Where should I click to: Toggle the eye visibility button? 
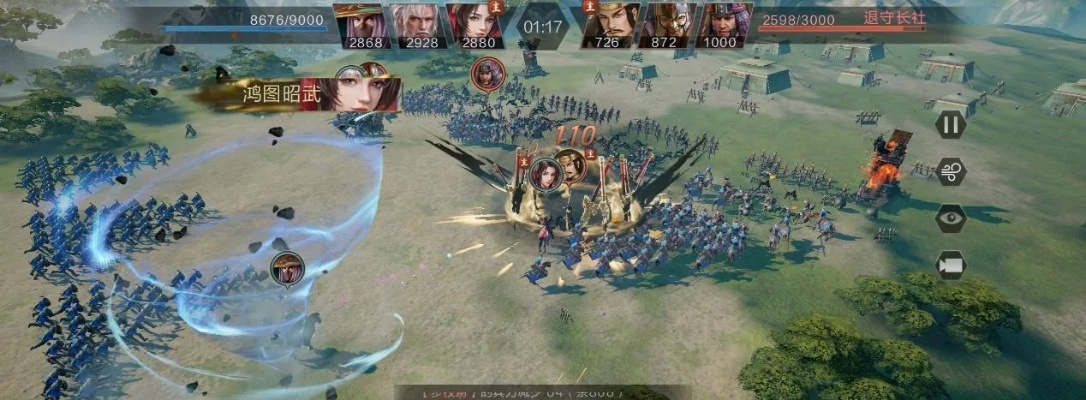[x=950, y=218]
